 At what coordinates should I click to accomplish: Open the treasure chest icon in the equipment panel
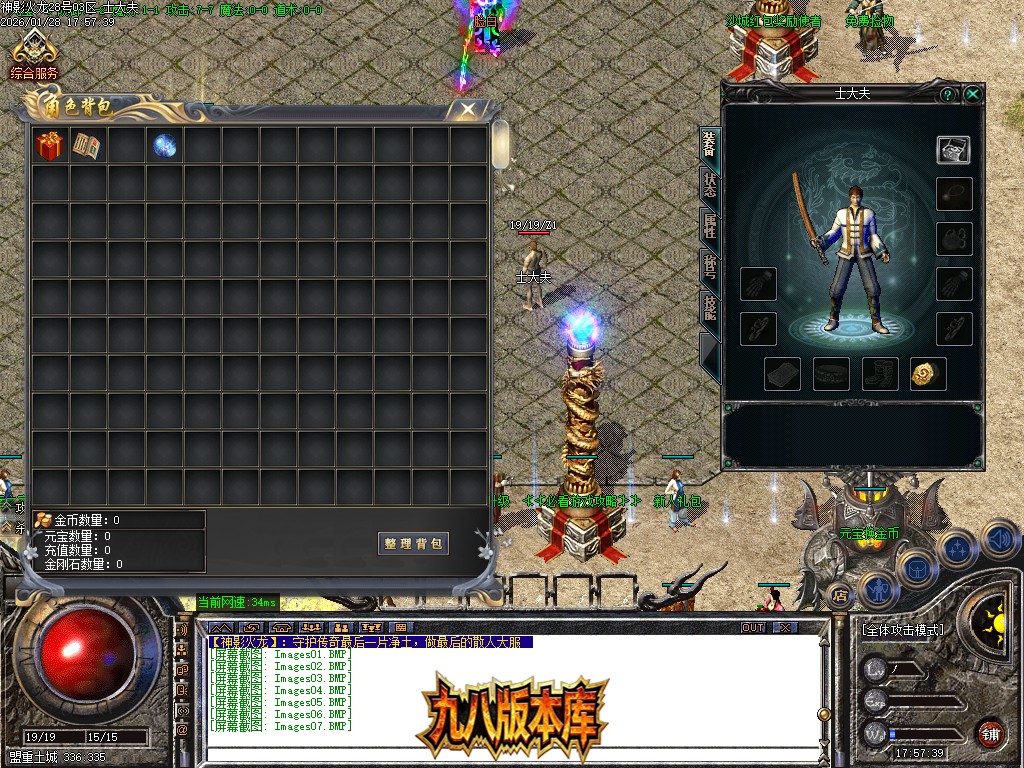[953, 149]
